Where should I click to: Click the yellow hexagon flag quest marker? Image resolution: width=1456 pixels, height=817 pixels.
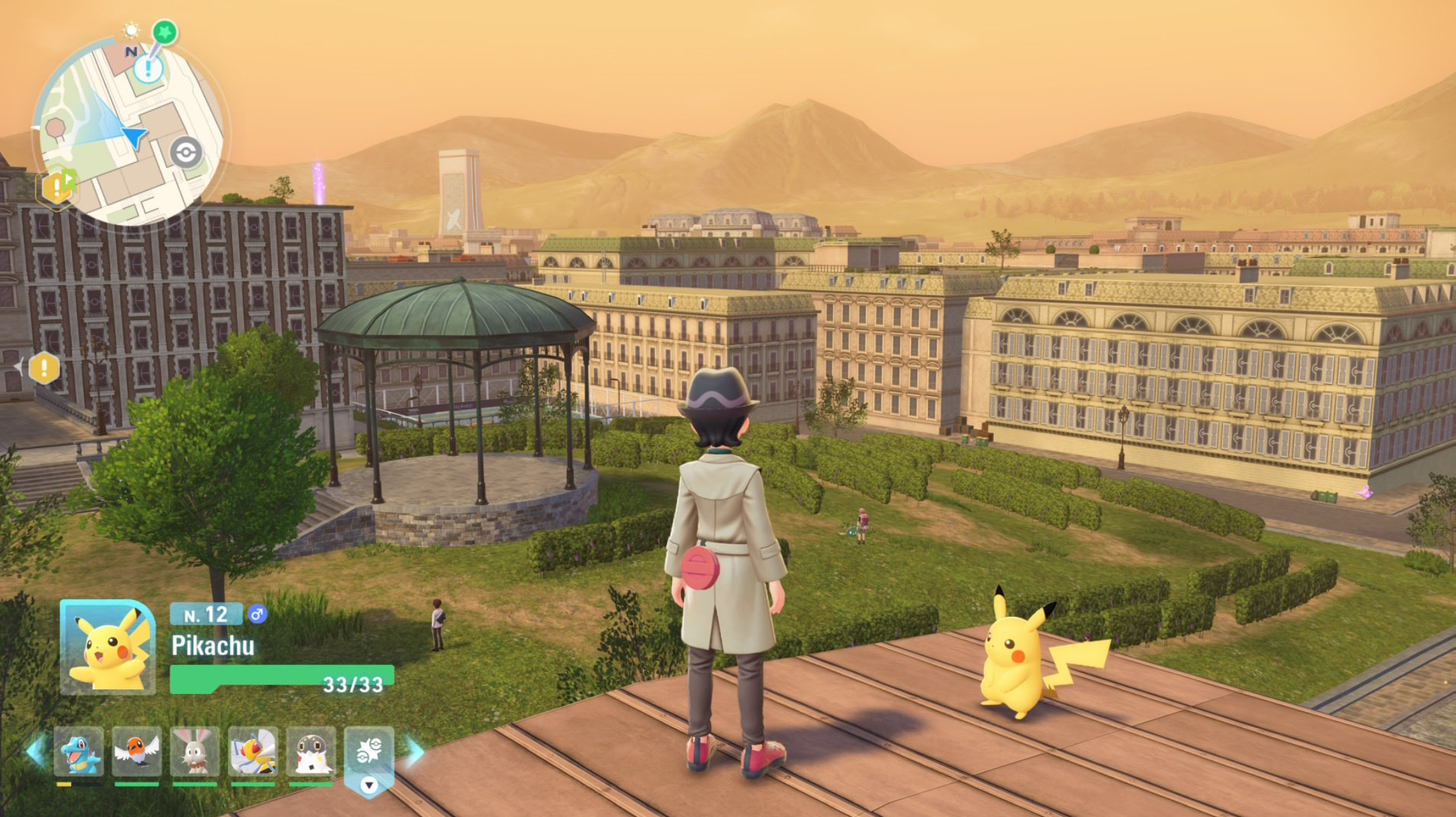58,187
